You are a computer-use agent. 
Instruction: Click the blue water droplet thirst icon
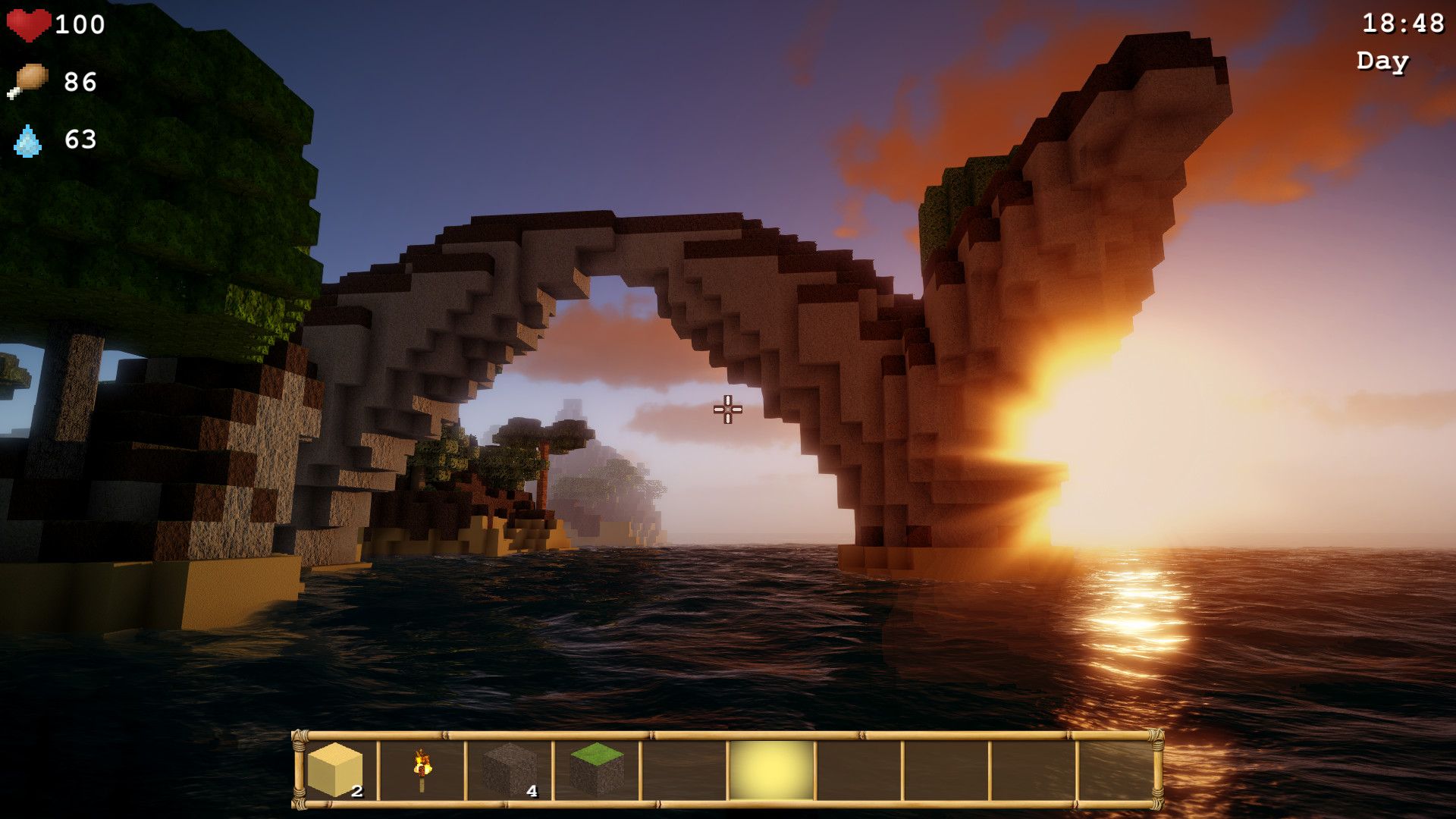coord(29,140)
